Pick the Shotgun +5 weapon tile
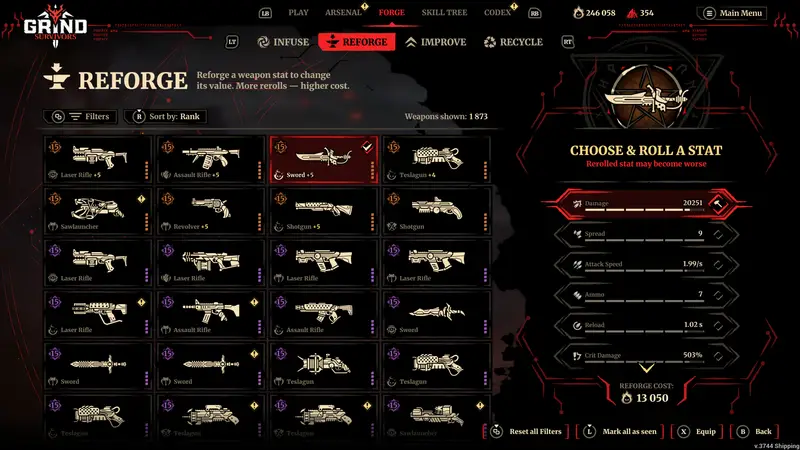The width and height of the screenshot is (800, 450). click(323, 210)
